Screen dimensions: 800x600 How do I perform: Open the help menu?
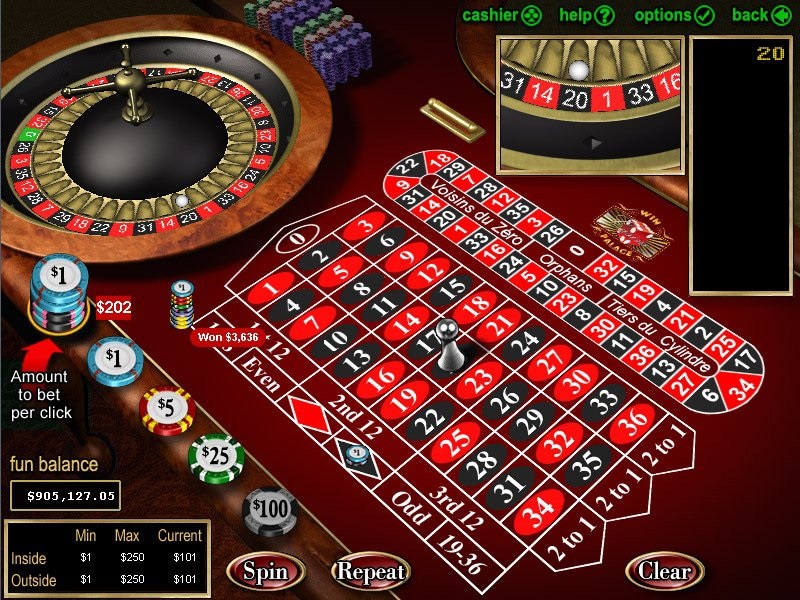coord(586,15)
